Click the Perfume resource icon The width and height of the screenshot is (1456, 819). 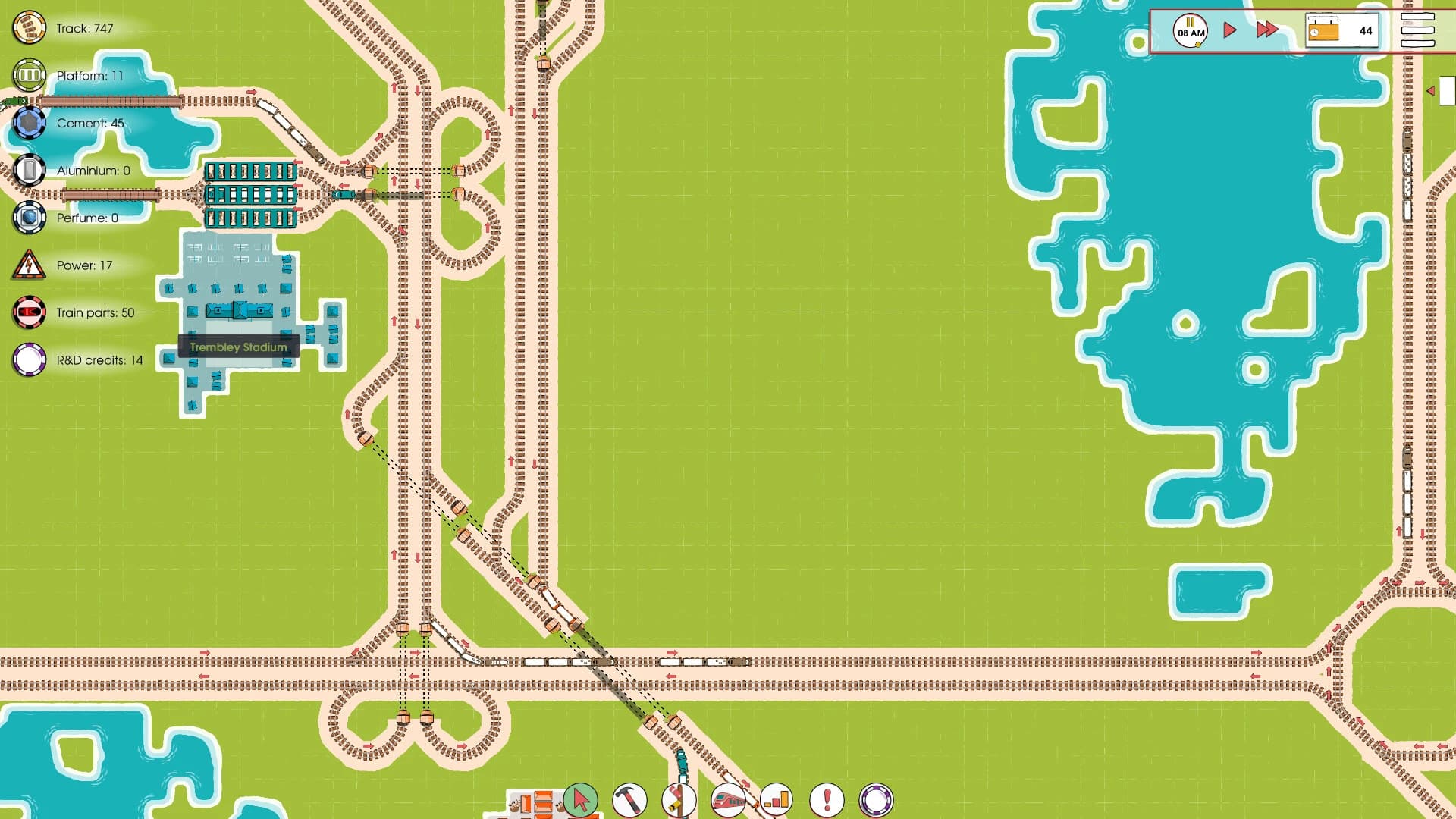29,217
